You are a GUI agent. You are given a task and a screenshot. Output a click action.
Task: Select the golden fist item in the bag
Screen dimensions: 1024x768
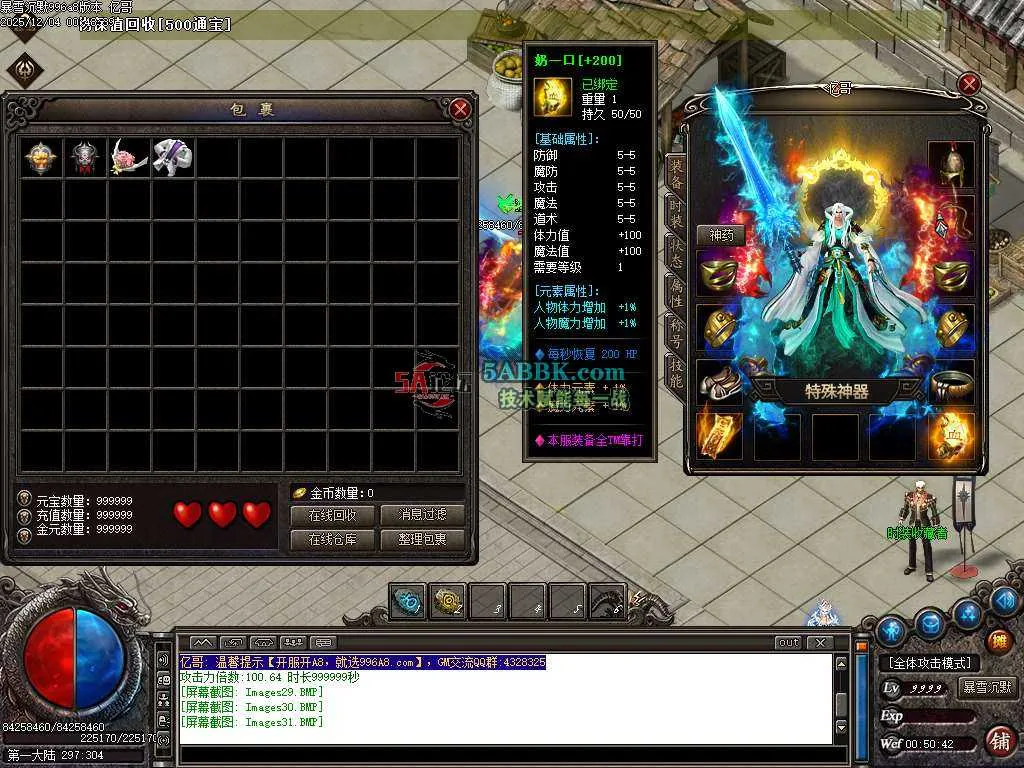(x=41, y=158)
